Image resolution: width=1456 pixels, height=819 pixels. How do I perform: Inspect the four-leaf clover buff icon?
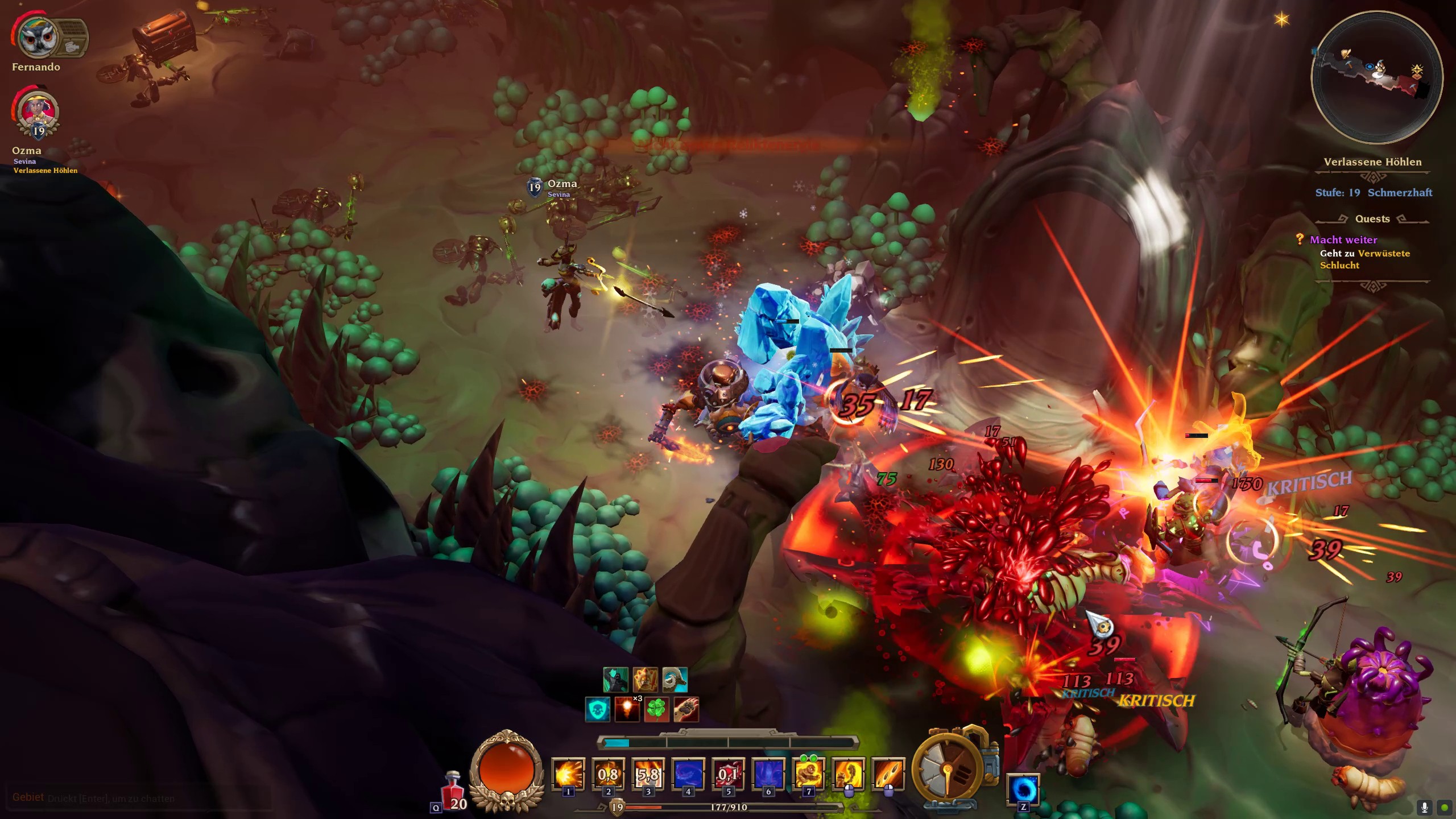click(656, 710)
